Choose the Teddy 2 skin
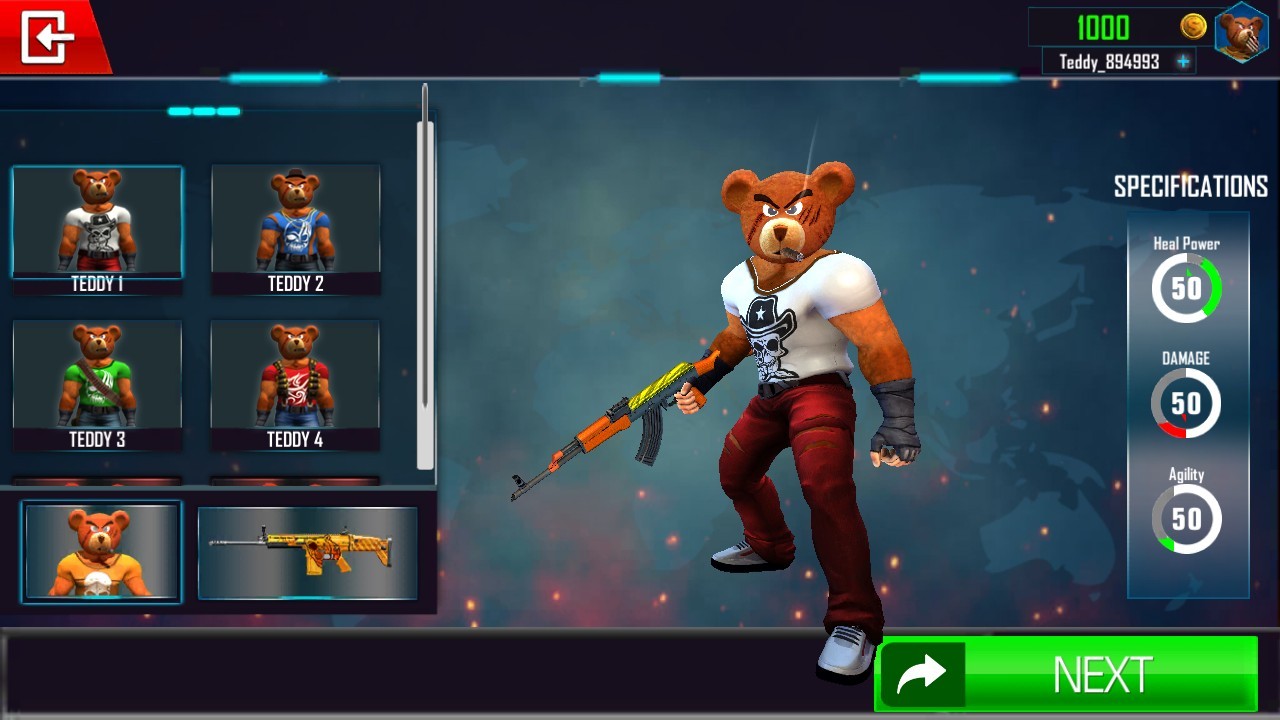Viewport: 1280px width, 720px height. 296,228
